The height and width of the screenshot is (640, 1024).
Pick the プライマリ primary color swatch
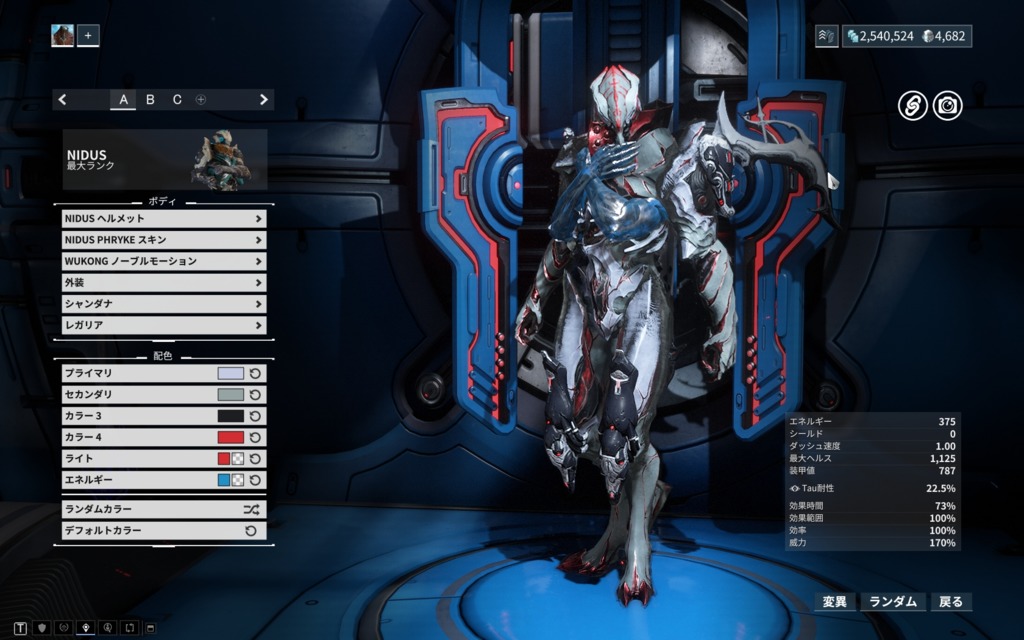point(230,373)
